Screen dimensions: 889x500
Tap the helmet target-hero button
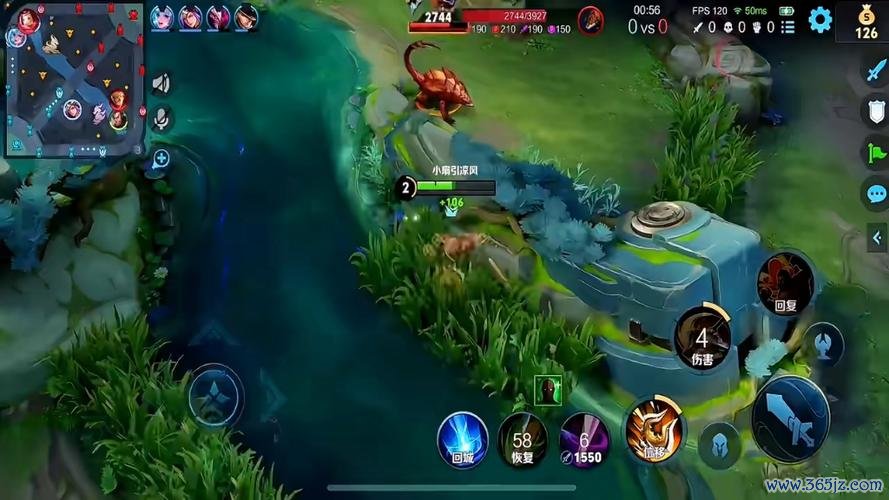click(718, 445)
